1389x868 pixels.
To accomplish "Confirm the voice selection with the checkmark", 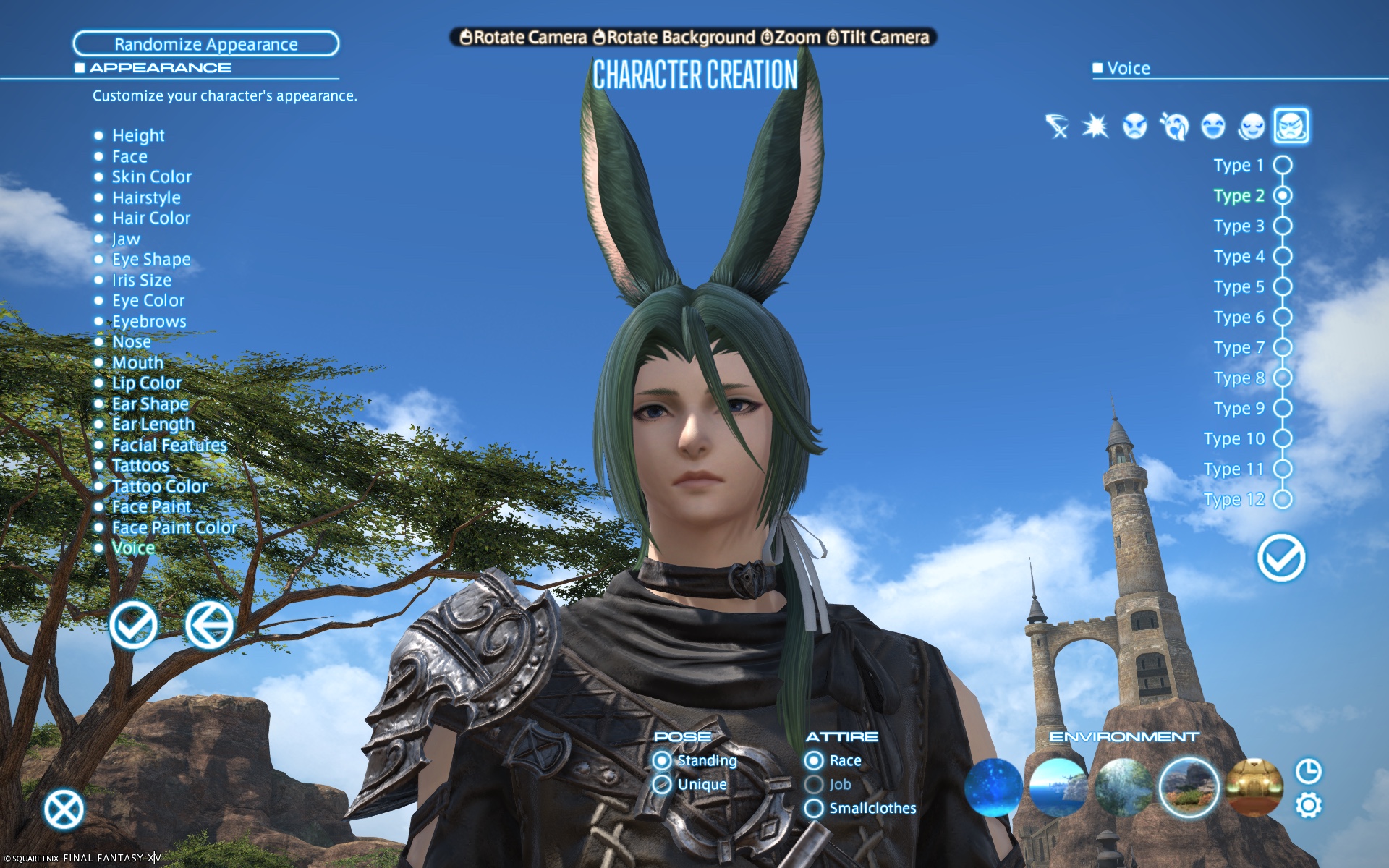I will [1280, 558].
